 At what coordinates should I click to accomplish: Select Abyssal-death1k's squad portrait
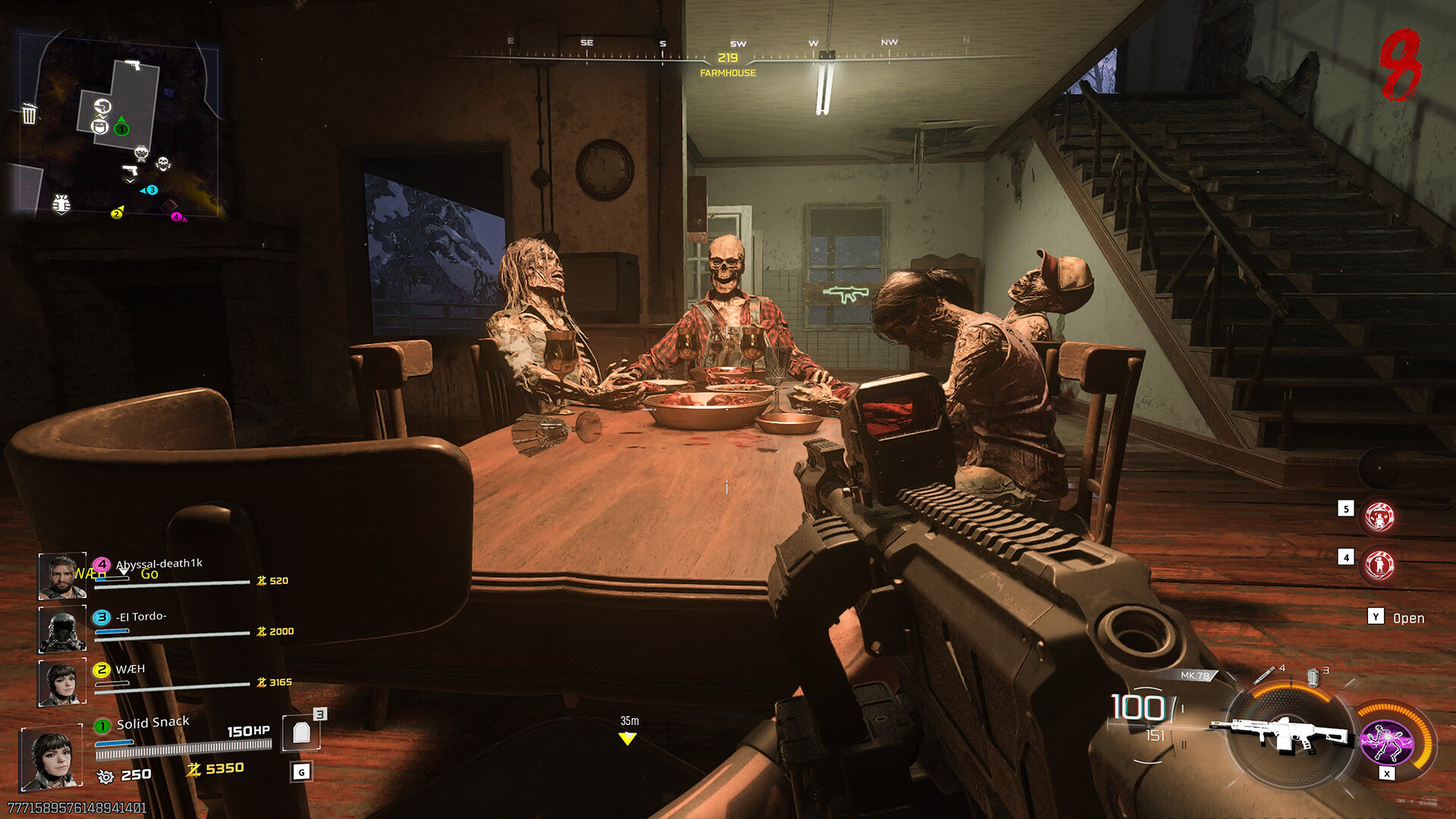point(61,576)
